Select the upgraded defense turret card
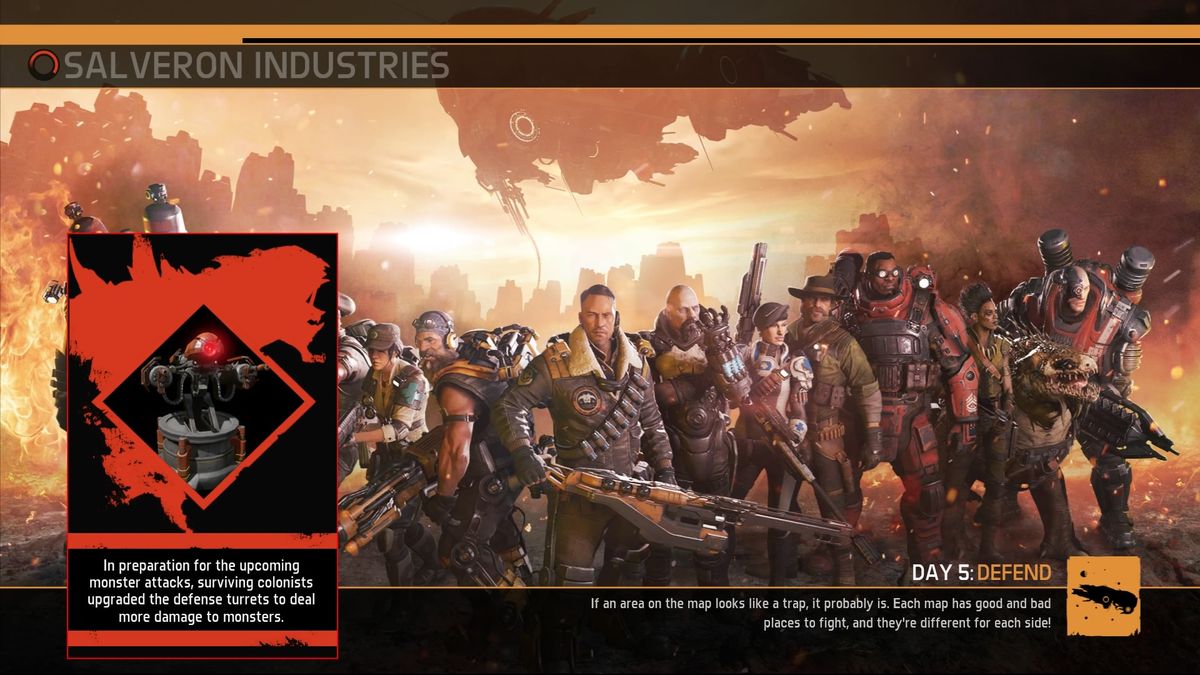1200x675 pixels. pos(203,445)
